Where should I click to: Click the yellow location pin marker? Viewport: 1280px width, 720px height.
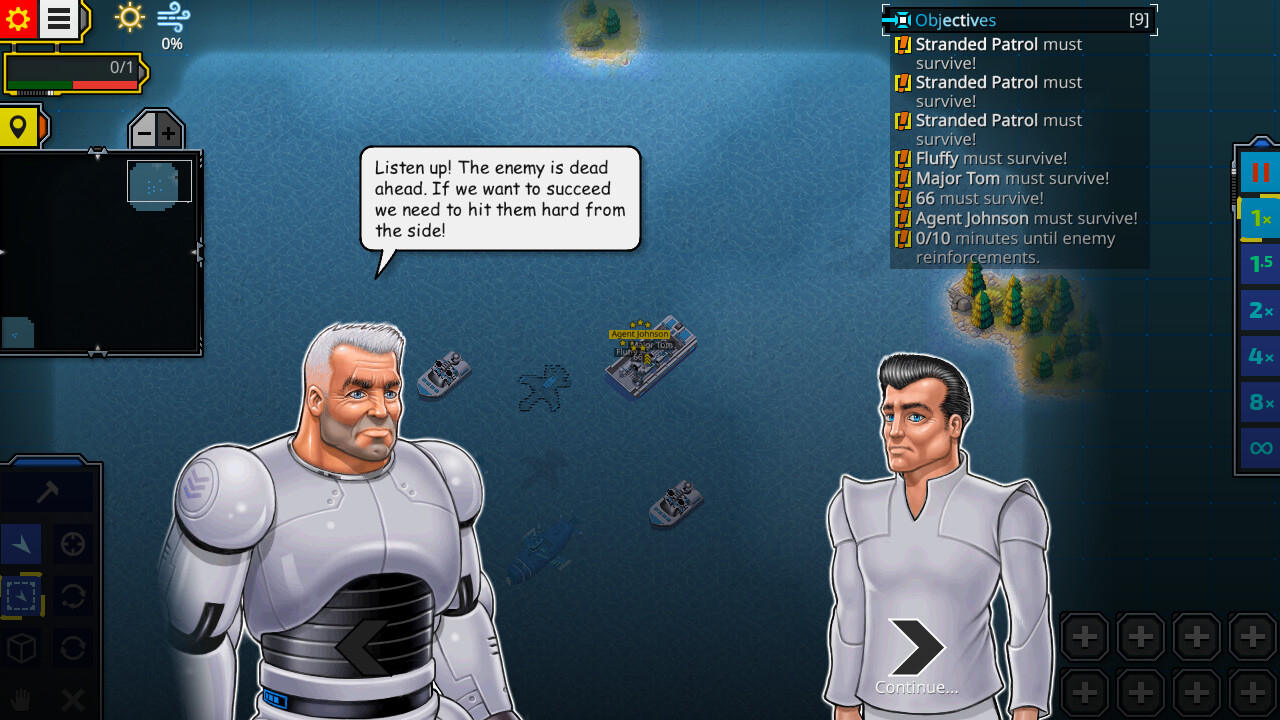20,127
